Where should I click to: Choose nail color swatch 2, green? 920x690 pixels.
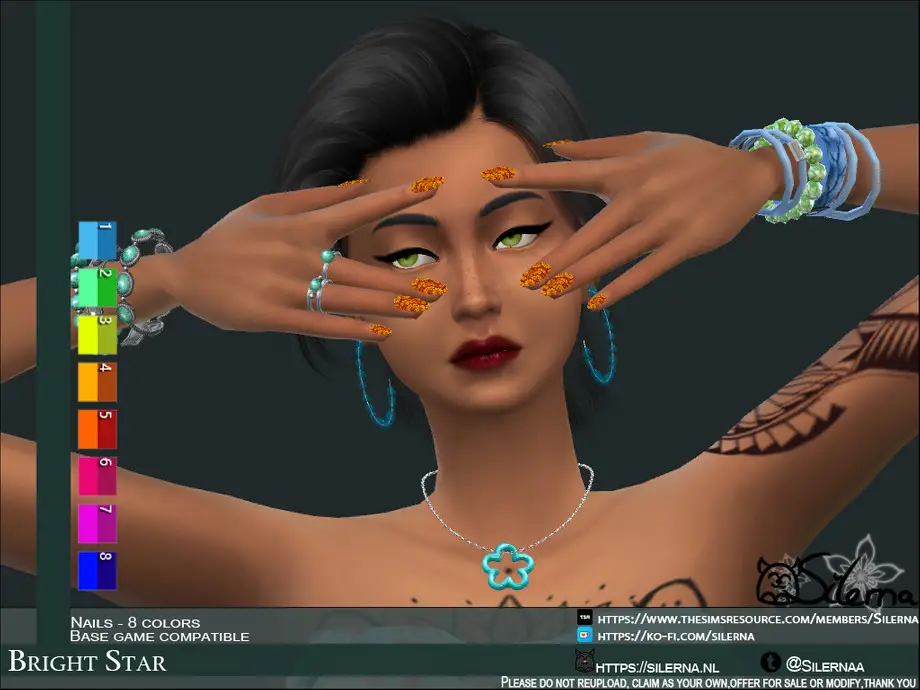coord(97,287)
